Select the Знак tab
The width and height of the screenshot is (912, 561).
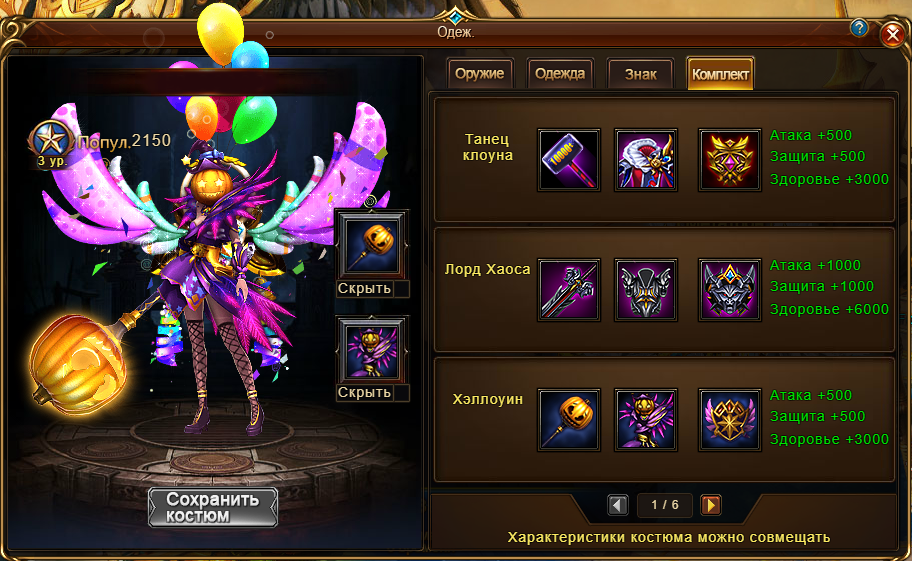tap(640, 74)
